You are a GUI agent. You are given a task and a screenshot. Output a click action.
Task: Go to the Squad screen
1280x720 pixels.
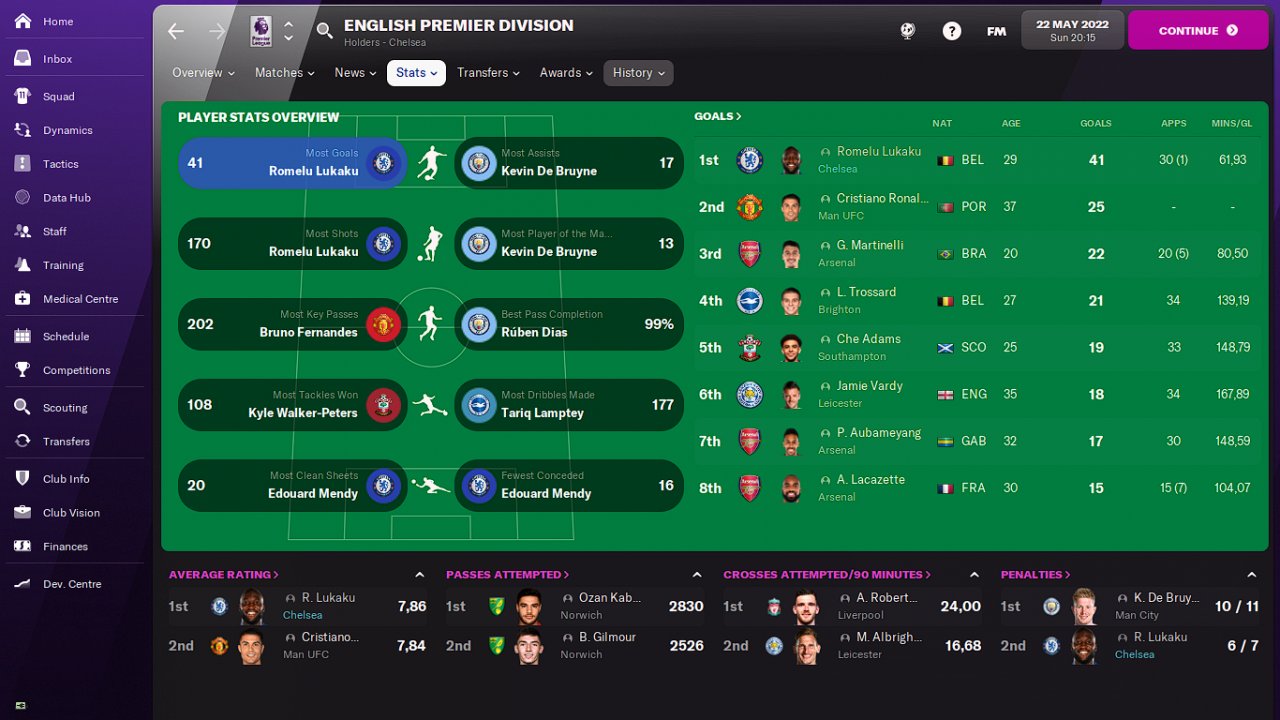tap(58, 97)
